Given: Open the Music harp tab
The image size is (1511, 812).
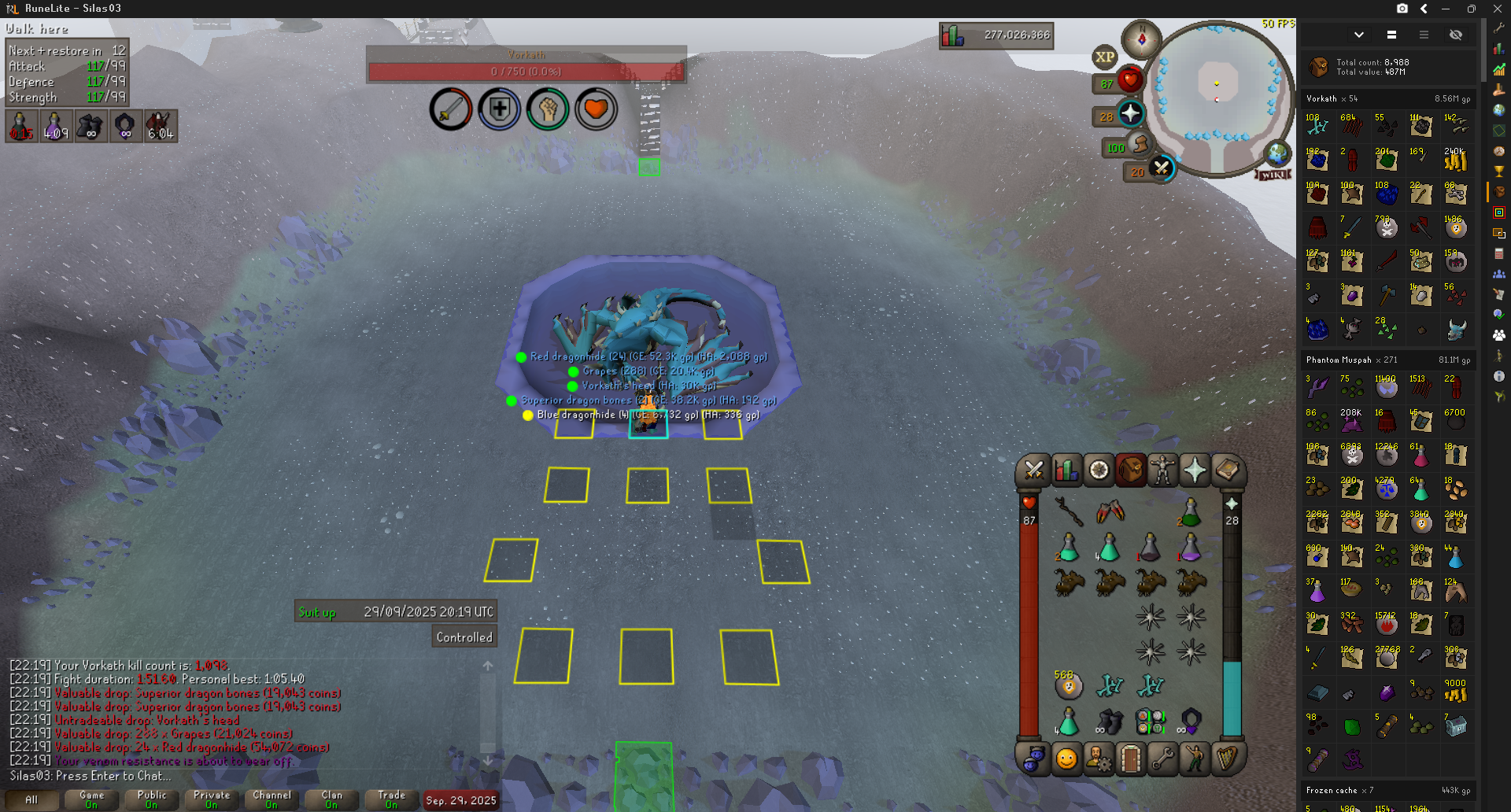Looking at the screenshot, I should click(x=1227, y=759).
